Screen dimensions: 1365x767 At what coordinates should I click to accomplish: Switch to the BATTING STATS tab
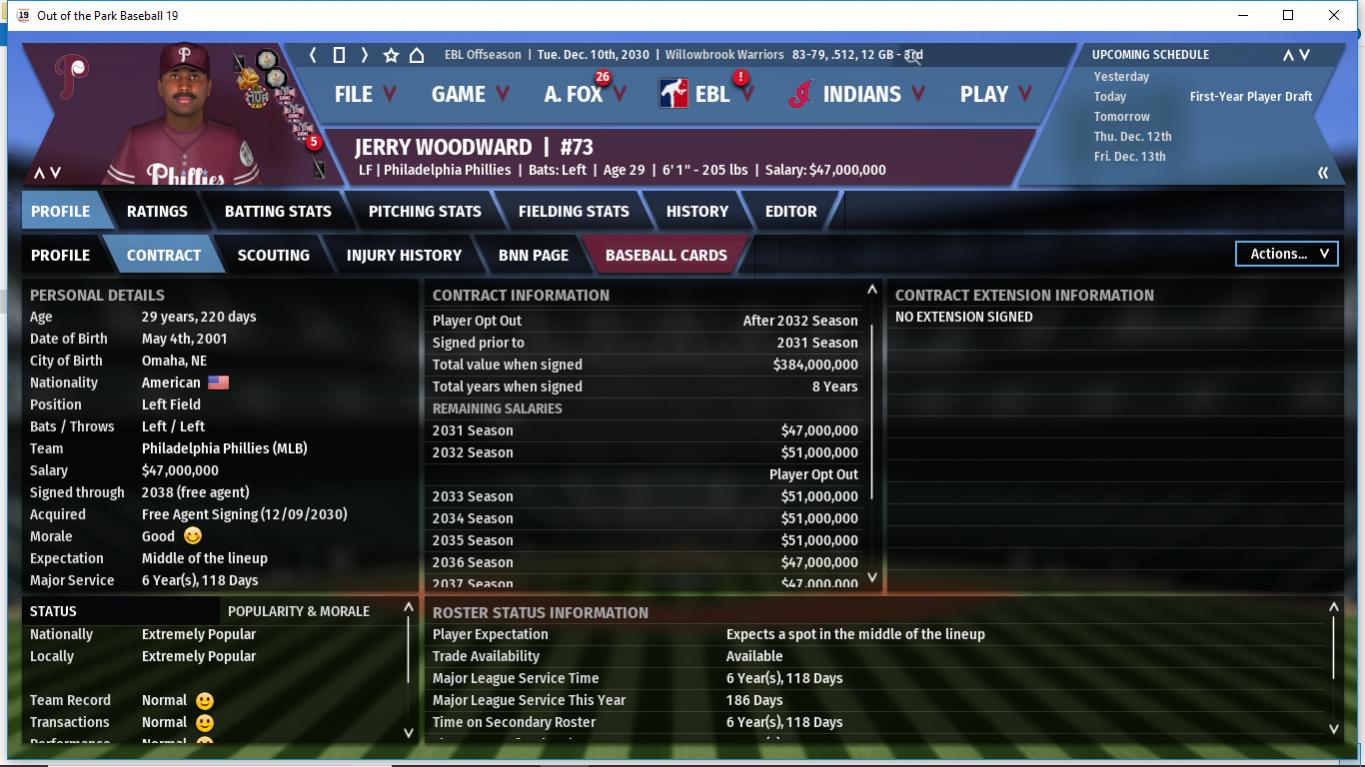(x=278, y=211)
